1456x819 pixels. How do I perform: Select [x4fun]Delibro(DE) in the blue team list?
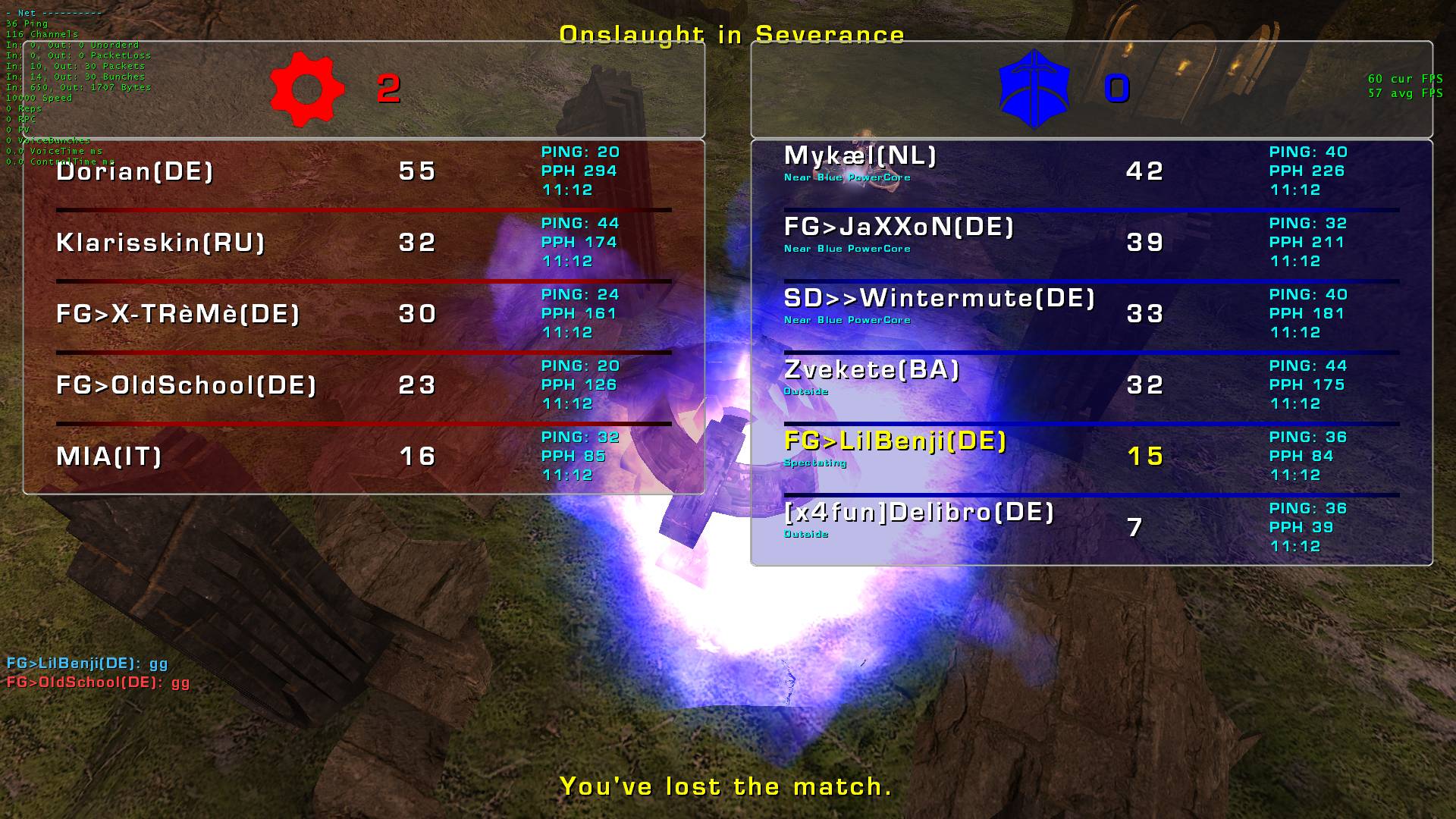[x=919, y=513]
